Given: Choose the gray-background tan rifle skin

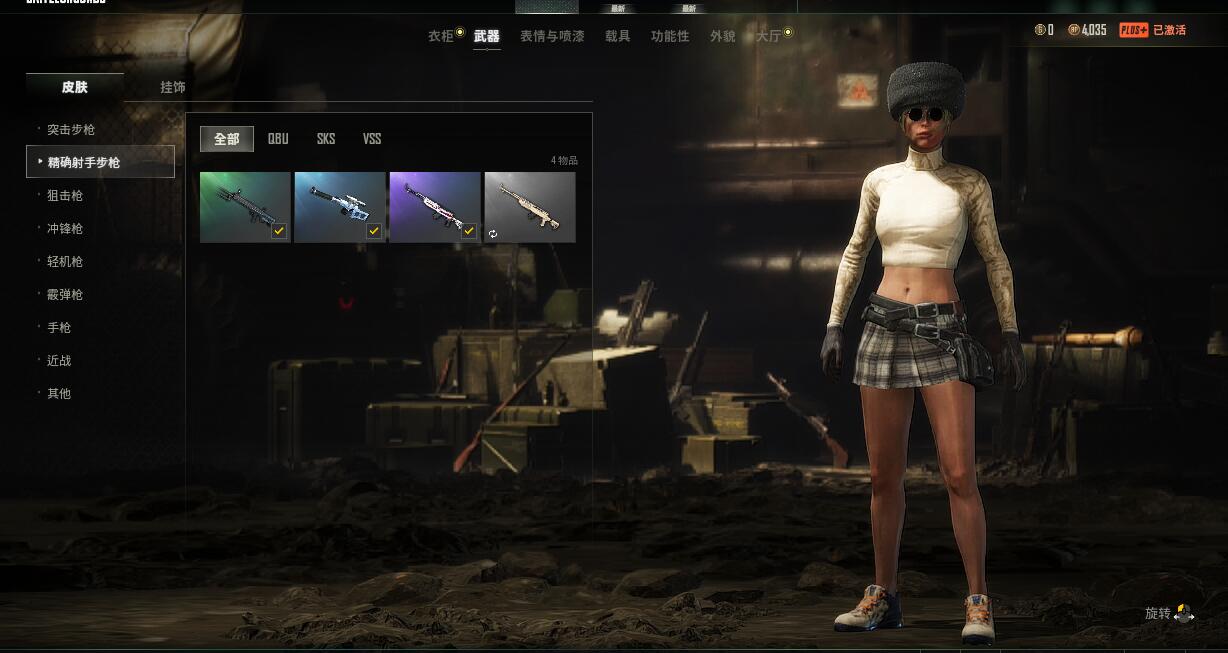Looking at the screenshot, I should pos(530,207).
